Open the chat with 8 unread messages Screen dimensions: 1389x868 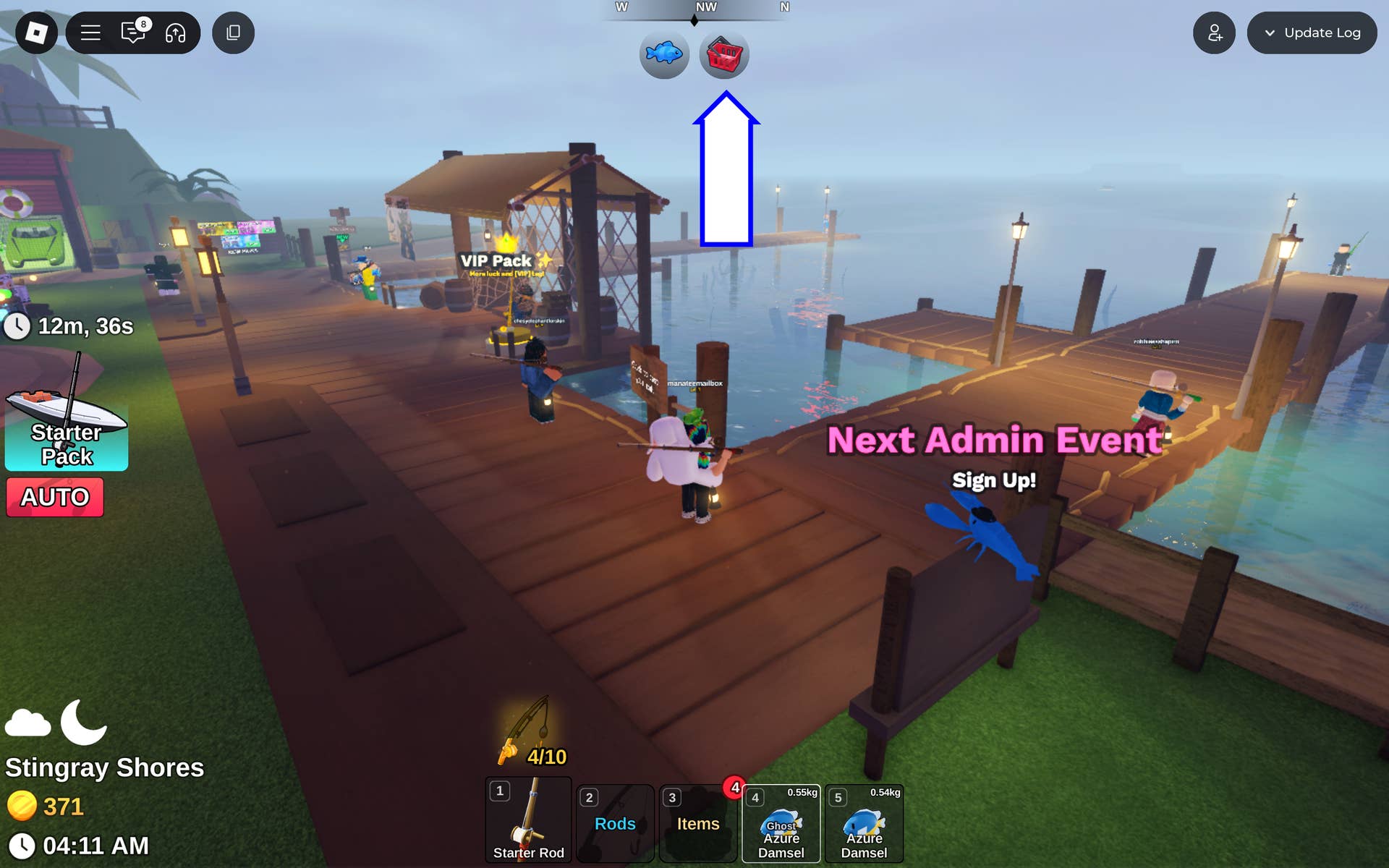tap(134, 33)
